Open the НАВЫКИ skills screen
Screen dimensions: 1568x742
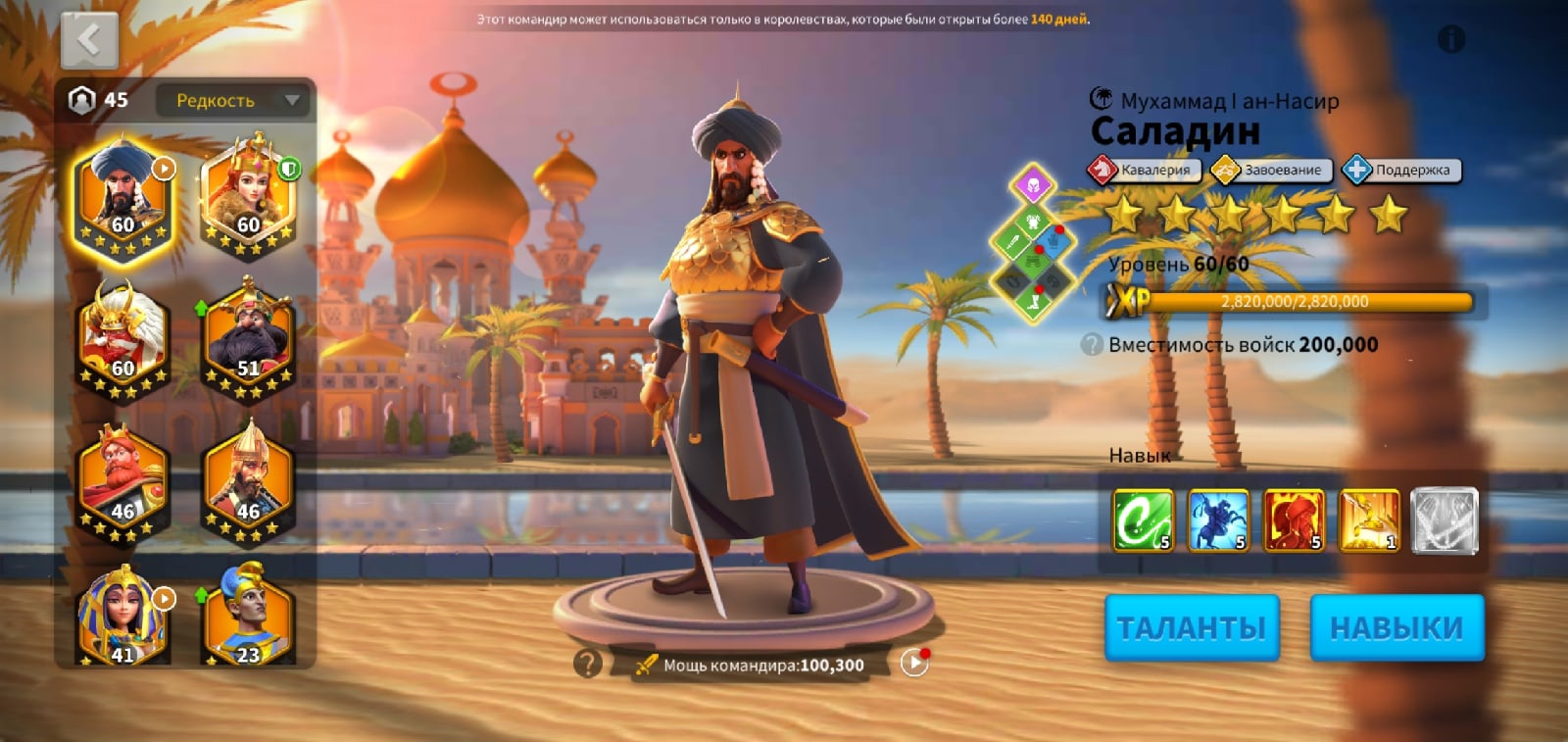(1396, 627)
